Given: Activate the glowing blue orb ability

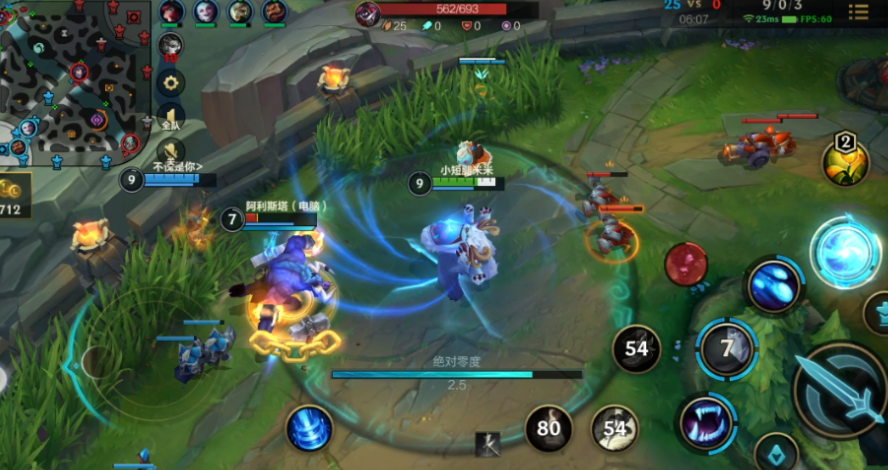Looking at the screenshot, I should pyautogui.click(x=843, y=250).
